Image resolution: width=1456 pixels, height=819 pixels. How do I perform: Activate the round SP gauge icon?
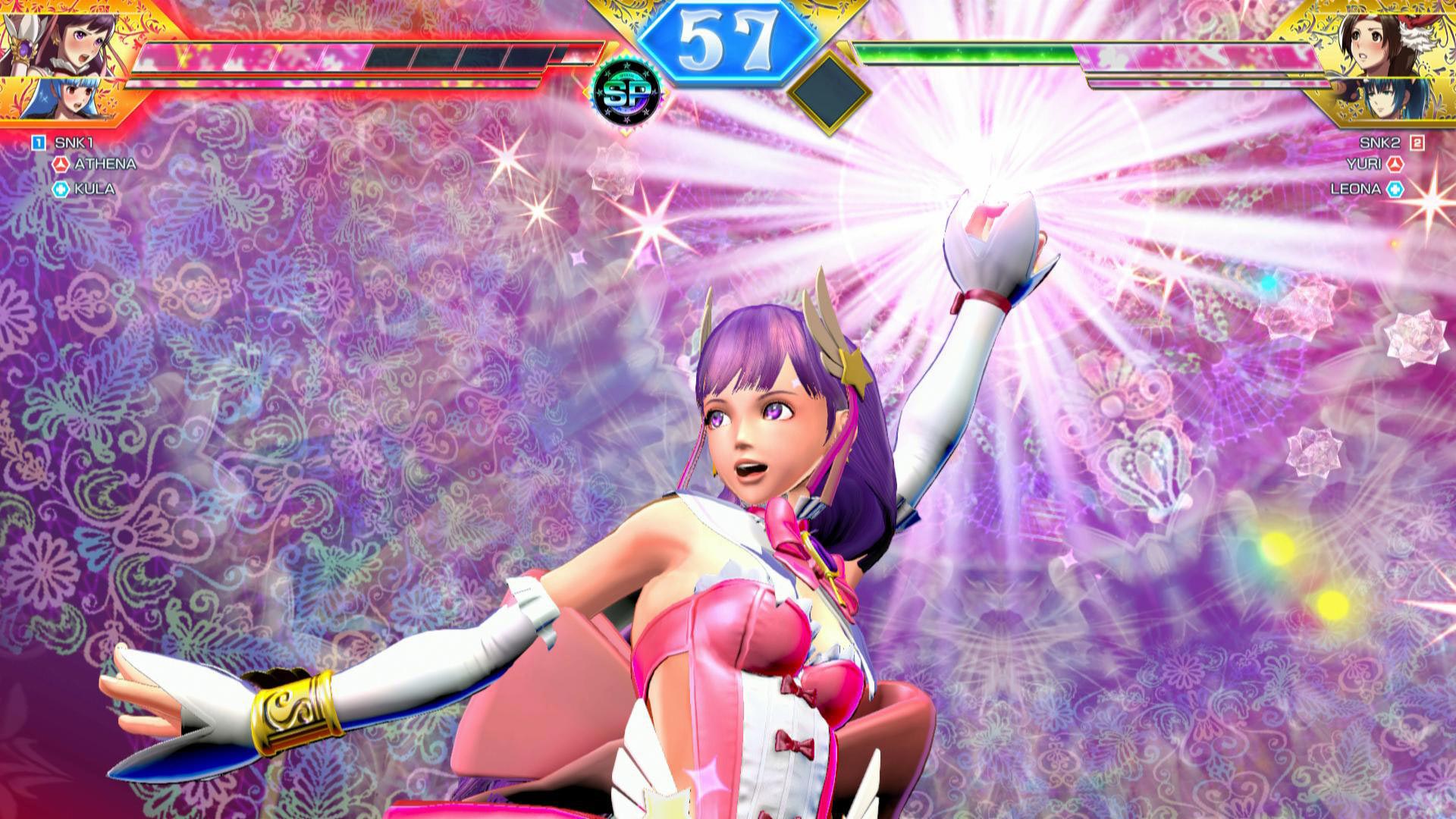click(625, 93)
